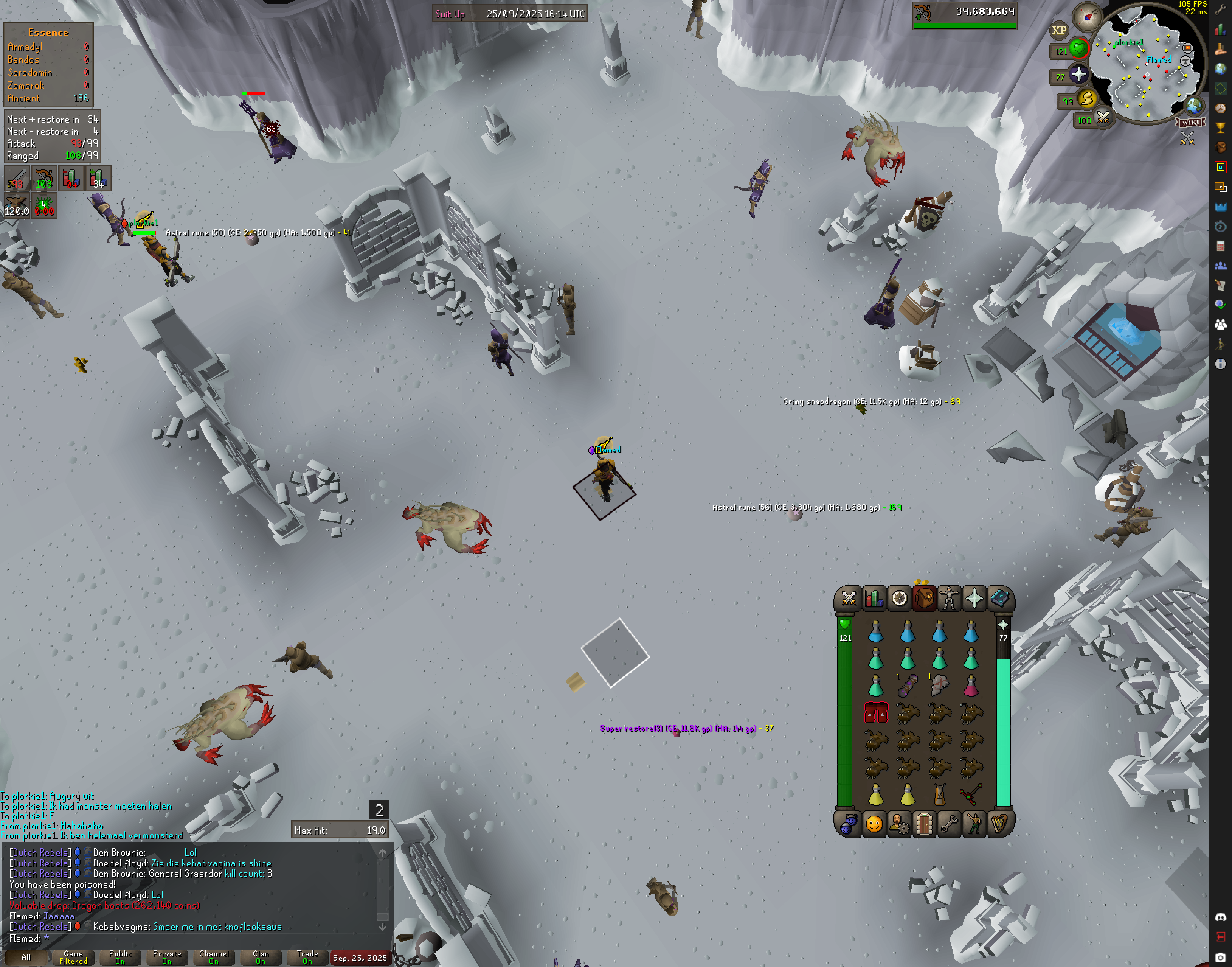The height and width of the screenshot is (967, 1232).
Task: Open the Prayer tab
Action: pyautogui.click(x=974, y=599)
